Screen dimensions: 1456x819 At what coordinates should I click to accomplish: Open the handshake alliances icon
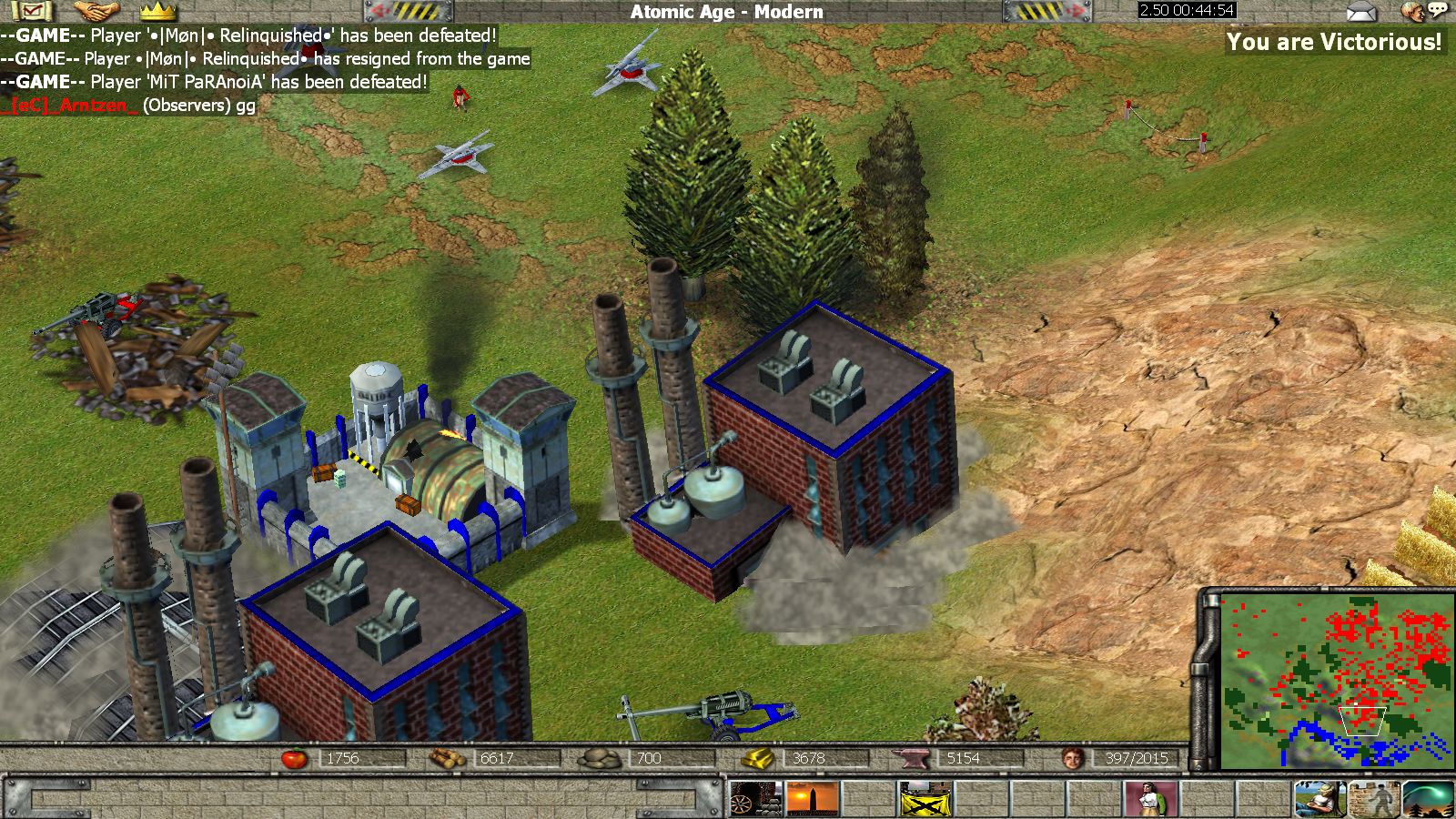point(96,11)
